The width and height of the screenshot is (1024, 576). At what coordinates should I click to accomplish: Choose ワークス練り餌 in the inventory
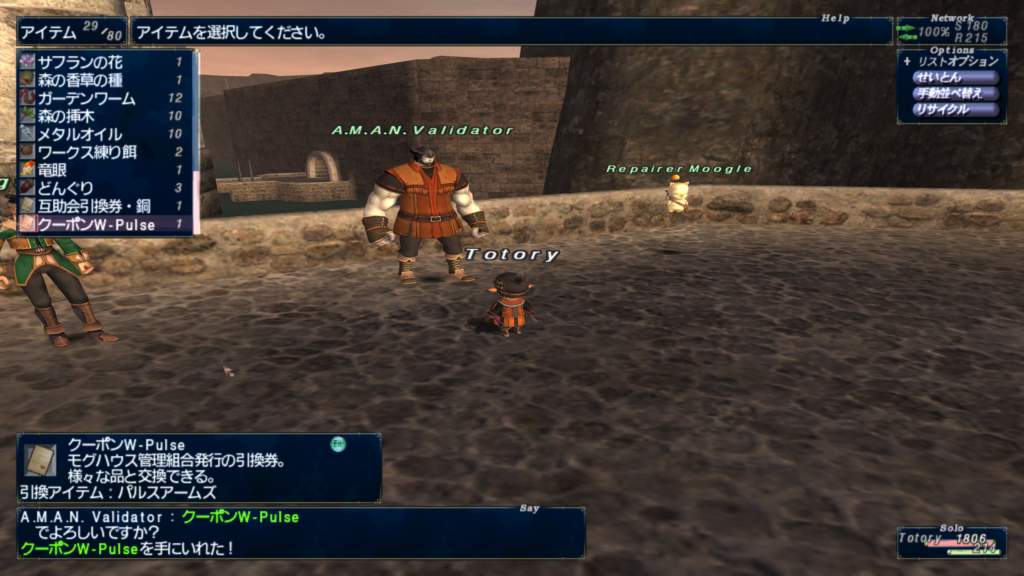(x=100, y=152)
